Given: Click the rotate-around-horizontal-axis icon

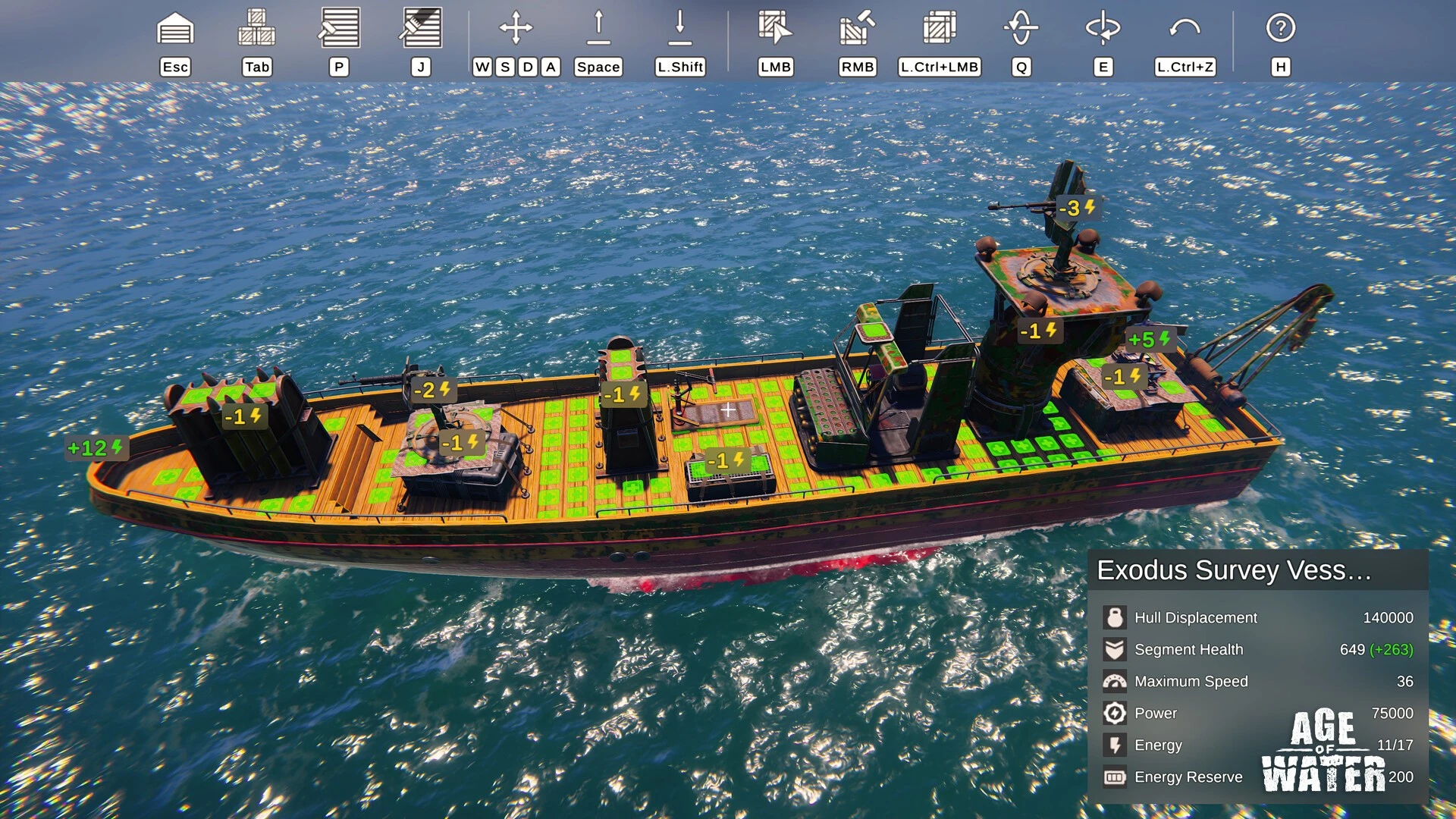Looking at the screenshot, I should tap(1021, 29).
